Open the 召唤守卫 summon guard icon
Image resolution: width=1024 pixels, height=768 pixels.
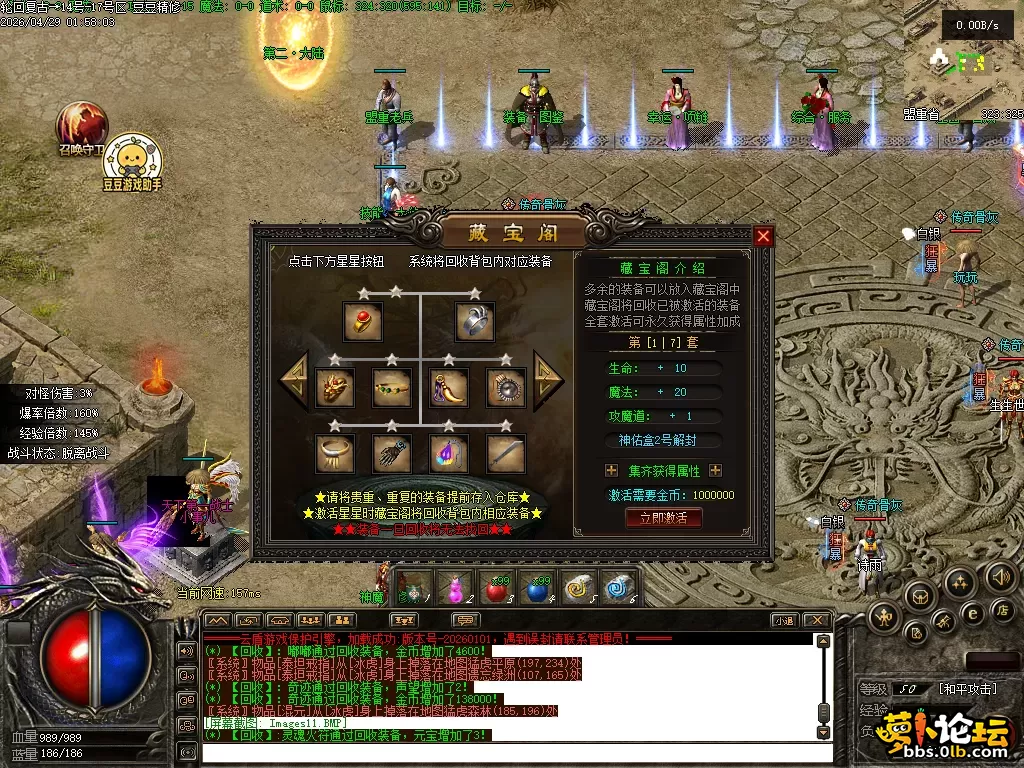(80, 124)
